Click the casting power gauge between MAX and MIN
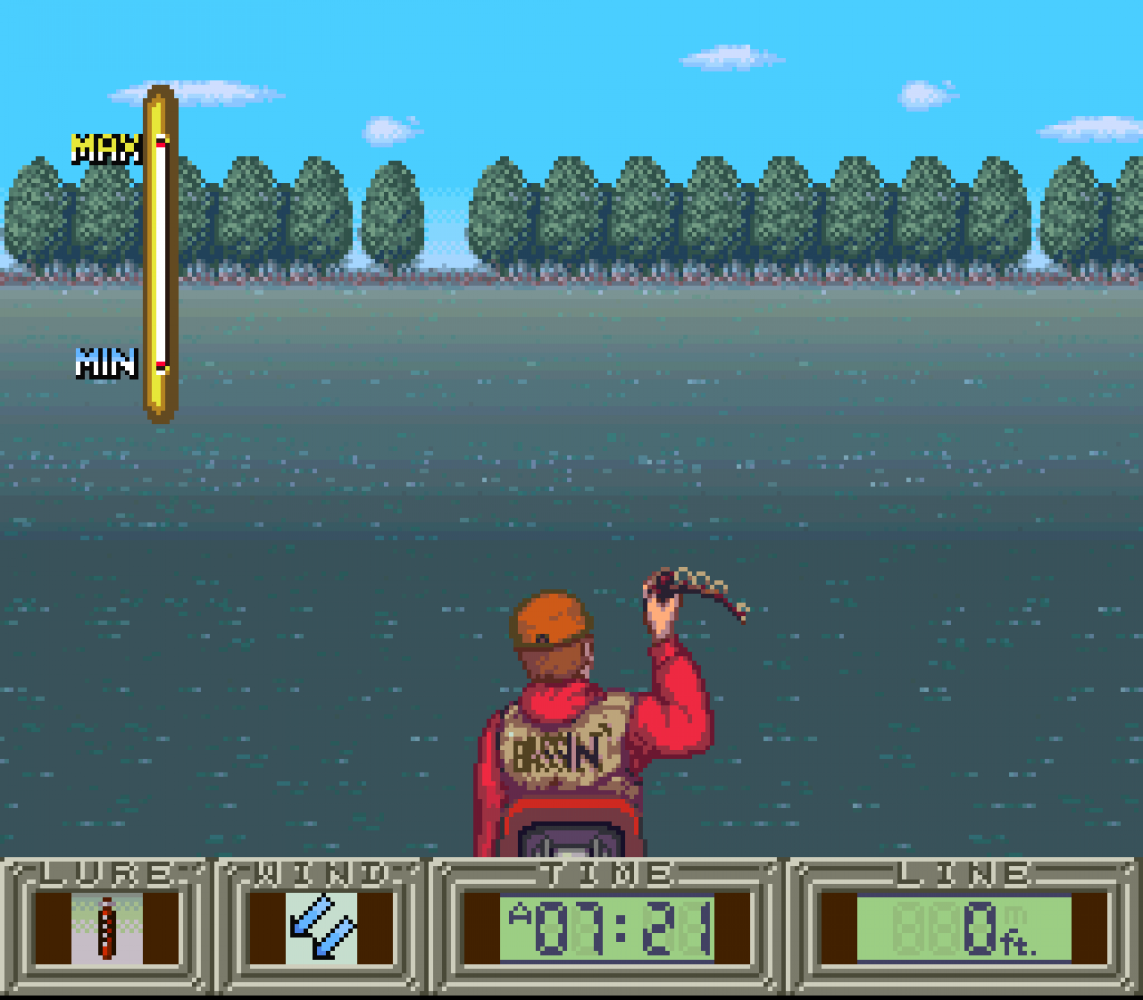This screenshot has height=1000, width=1143. [x=160, y=254]
